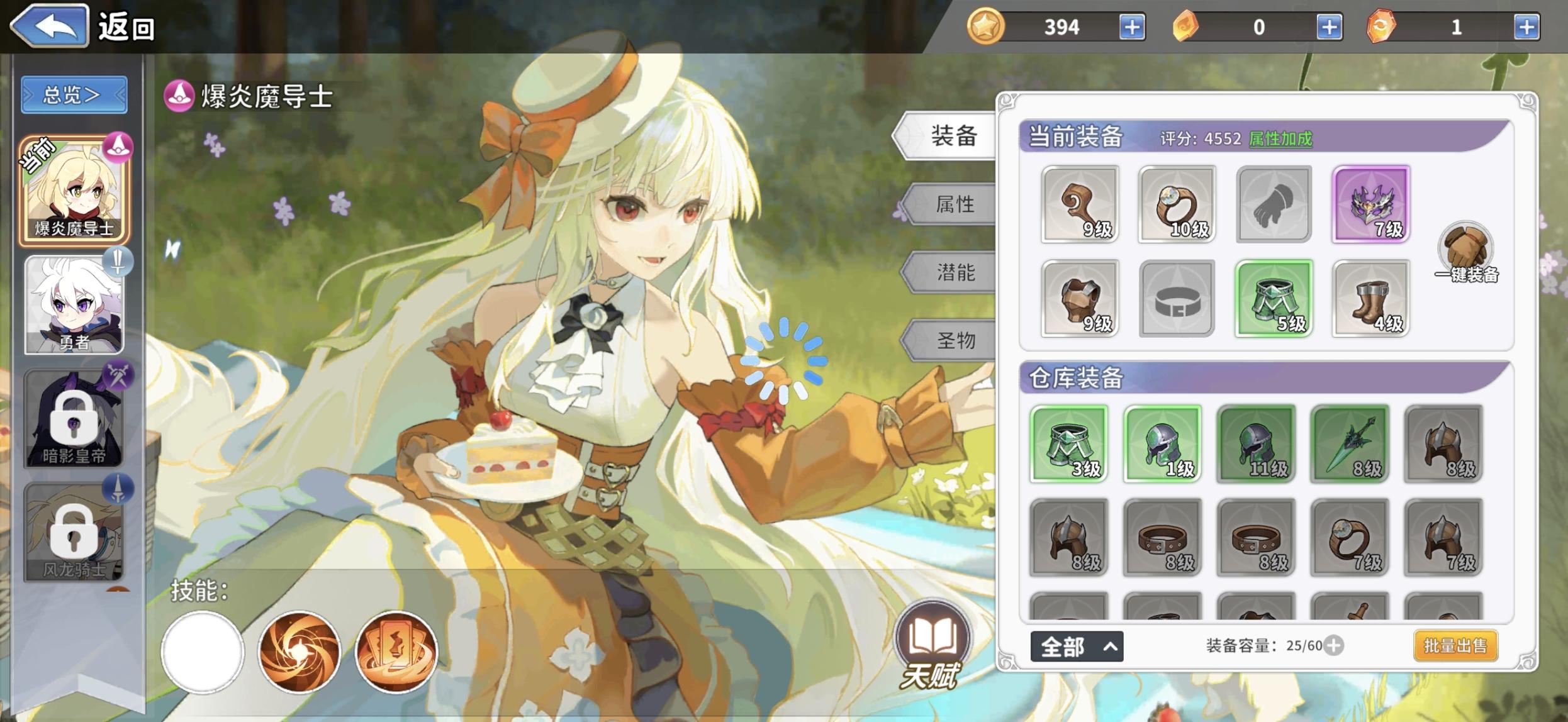Select the 爆炎魔导士 character portrait

point(72,189)
